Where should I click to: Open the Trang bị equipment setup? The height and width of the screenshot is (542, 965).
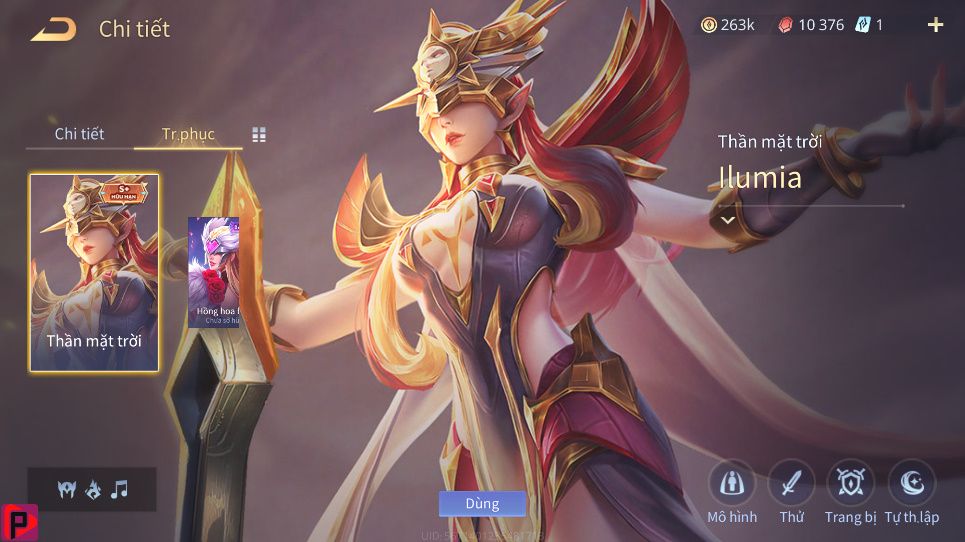[x=850, y=486]
